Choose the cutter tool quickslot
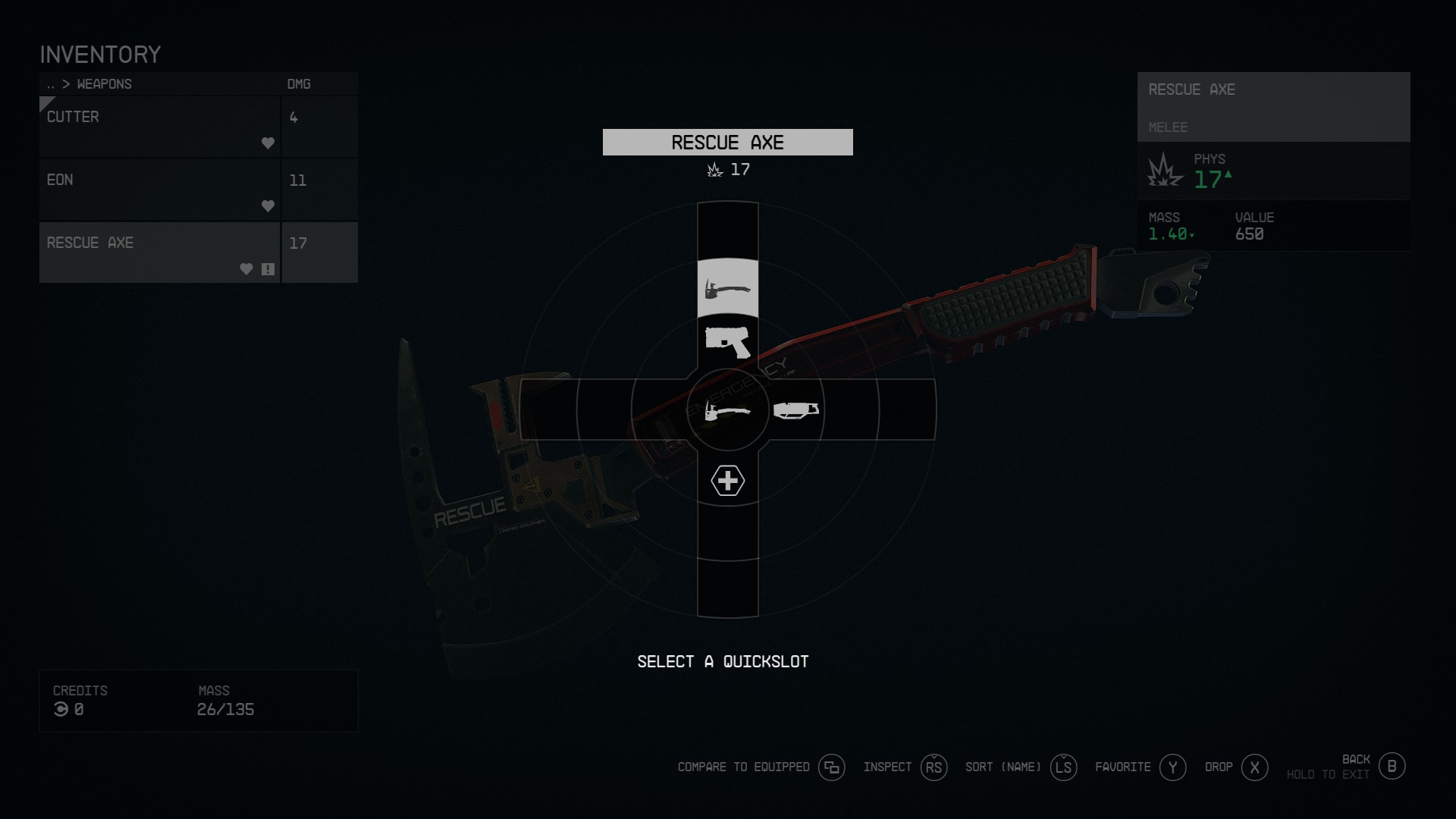This screenshot has width=1456, height=819. (x=795, y=410)
